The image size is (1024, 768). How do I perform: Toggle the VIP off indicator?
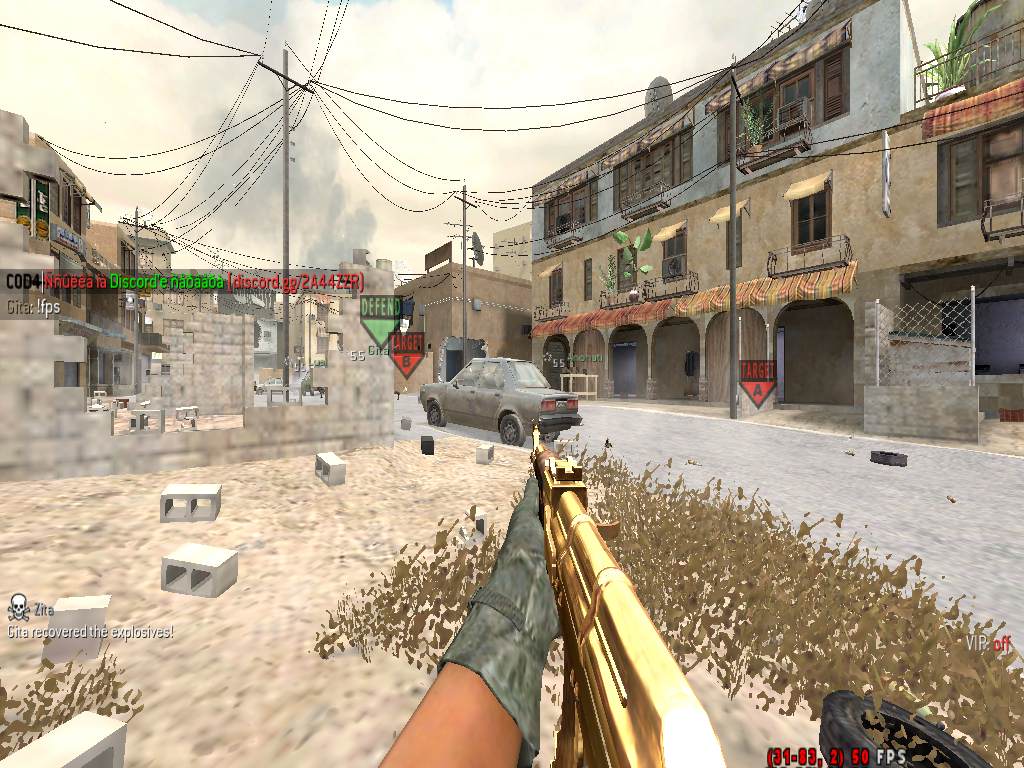pyautogui.click(x=988, y=643)
